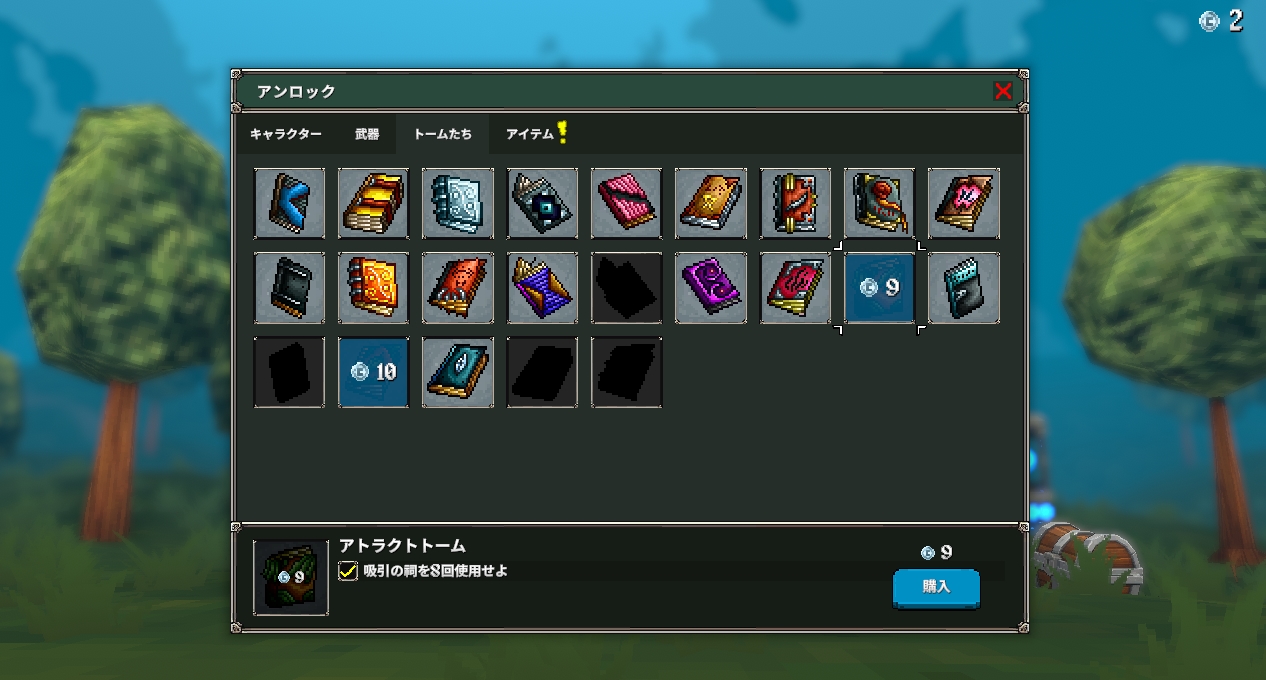This screenshot has height=680, width=1266.
Task: Select the pink striped tome
Action: point(626,204)
